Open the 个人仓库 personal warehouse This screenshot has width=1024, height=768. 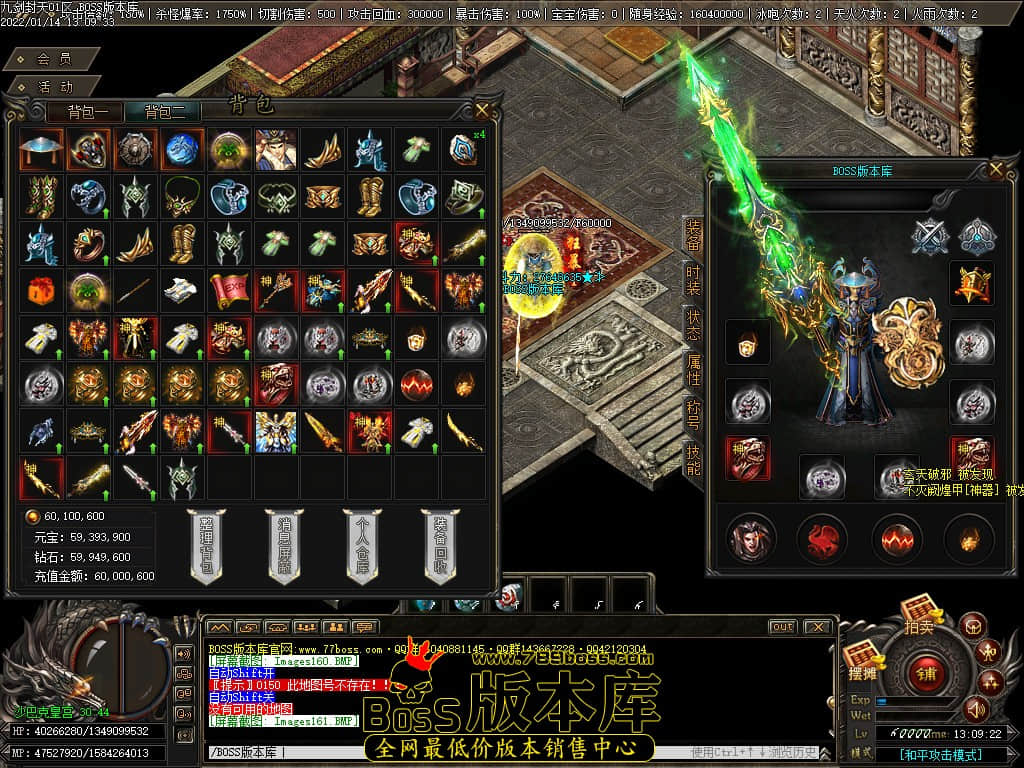[x=361, y=546]
